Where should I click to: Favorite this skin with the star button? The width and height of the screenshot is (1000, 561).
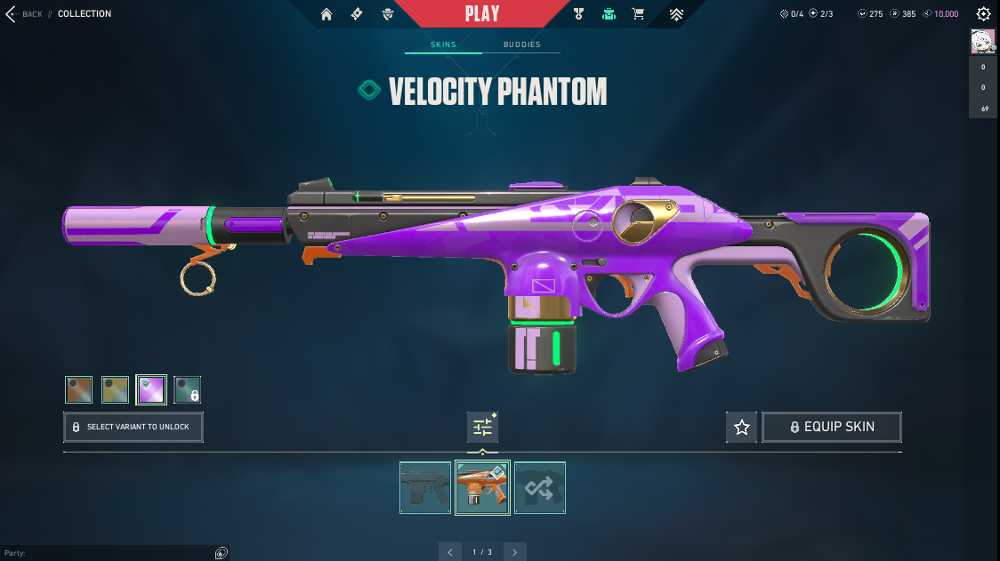pyautogui.click(x=741, y=427)
